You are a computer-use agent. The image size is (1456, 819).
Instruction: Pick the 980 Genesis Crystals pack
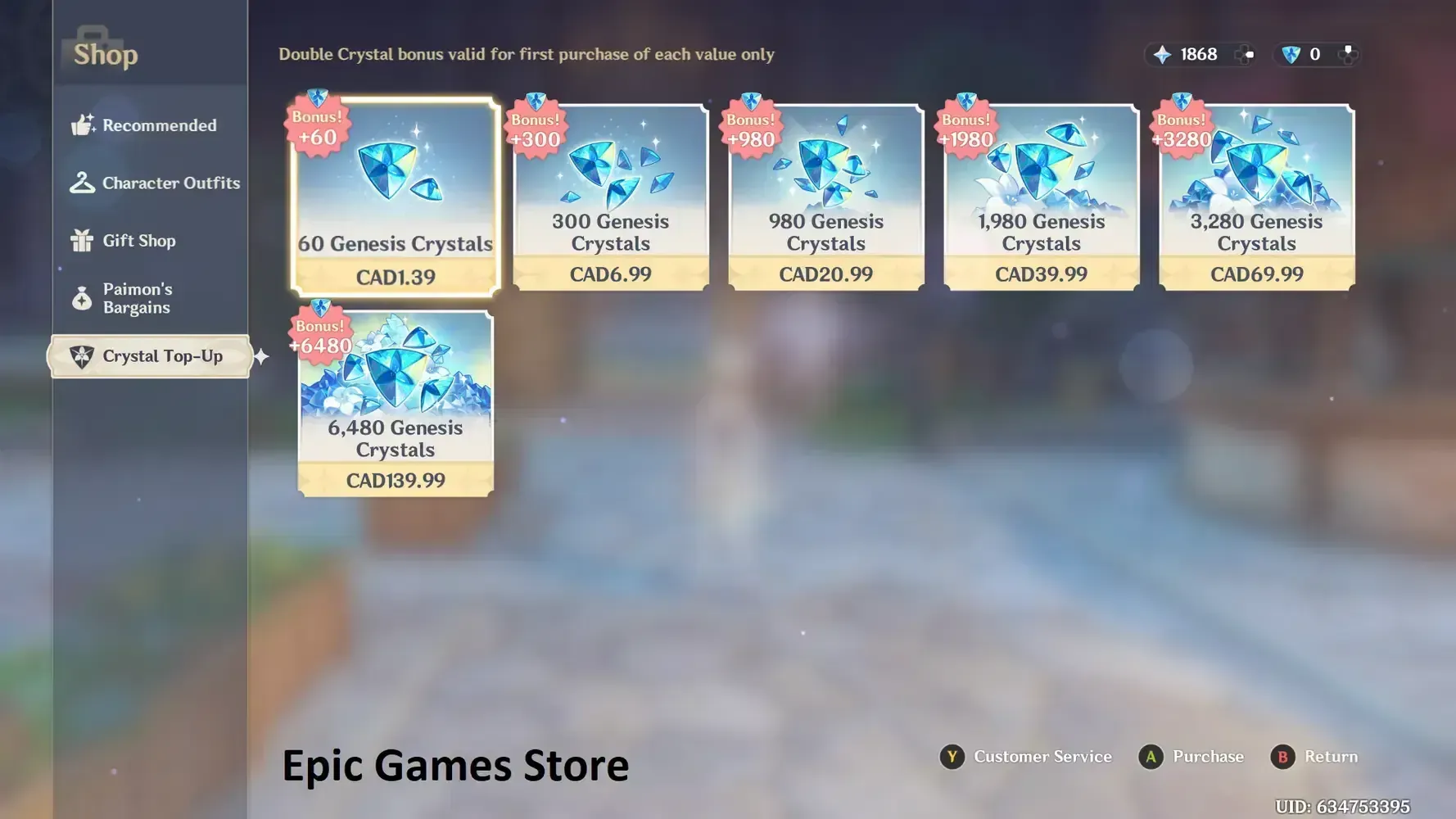(826, 197)
